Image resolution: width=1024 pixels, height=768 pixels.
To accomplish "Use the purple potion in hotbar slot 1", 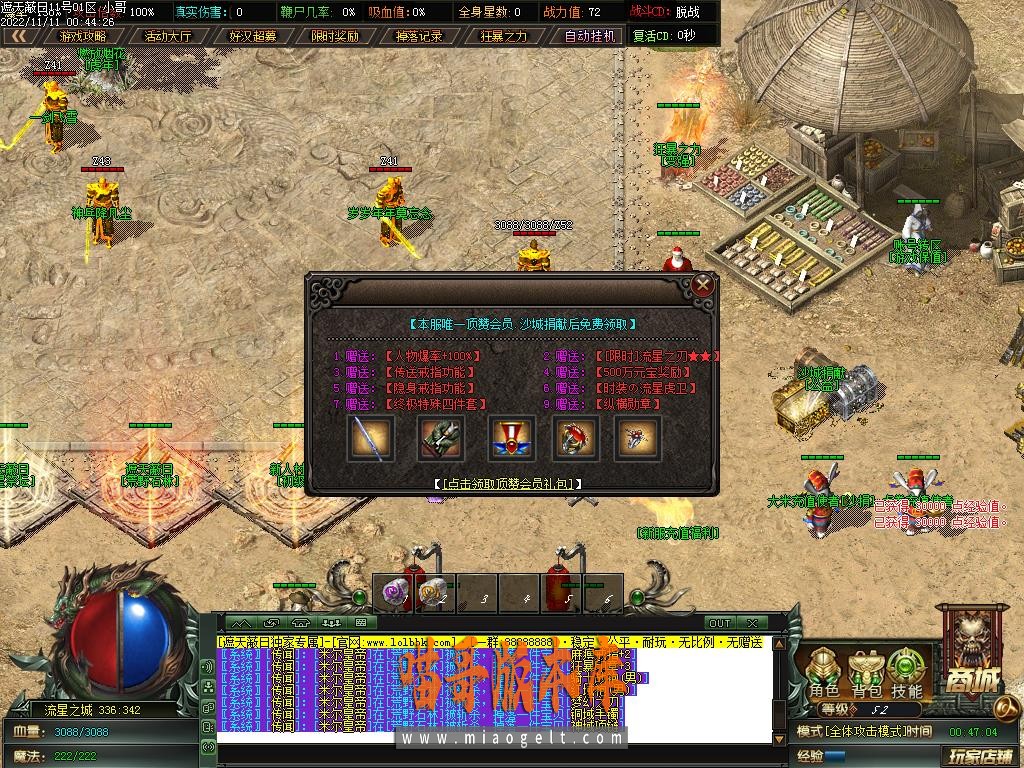I will [x=391, y=593].
